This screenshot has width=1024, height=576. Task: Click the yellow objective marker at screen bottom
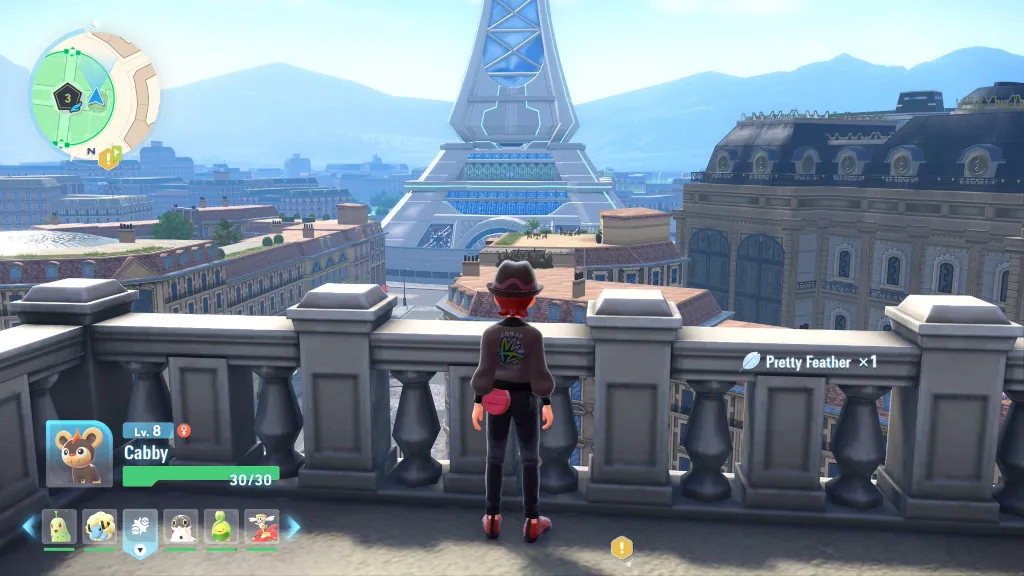[x=622, y=547]
